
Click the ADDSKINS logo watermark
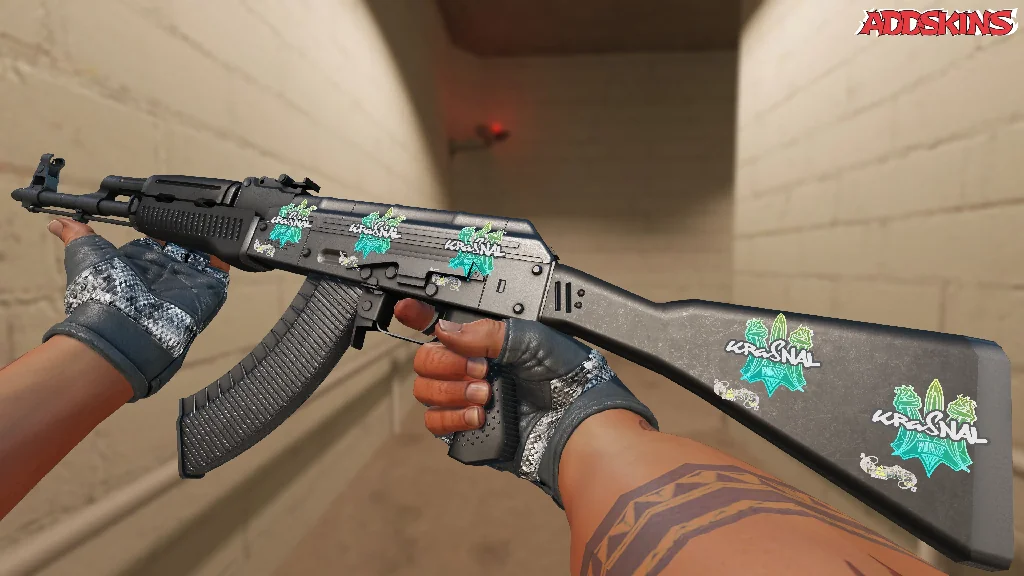[x=937, y=22]
